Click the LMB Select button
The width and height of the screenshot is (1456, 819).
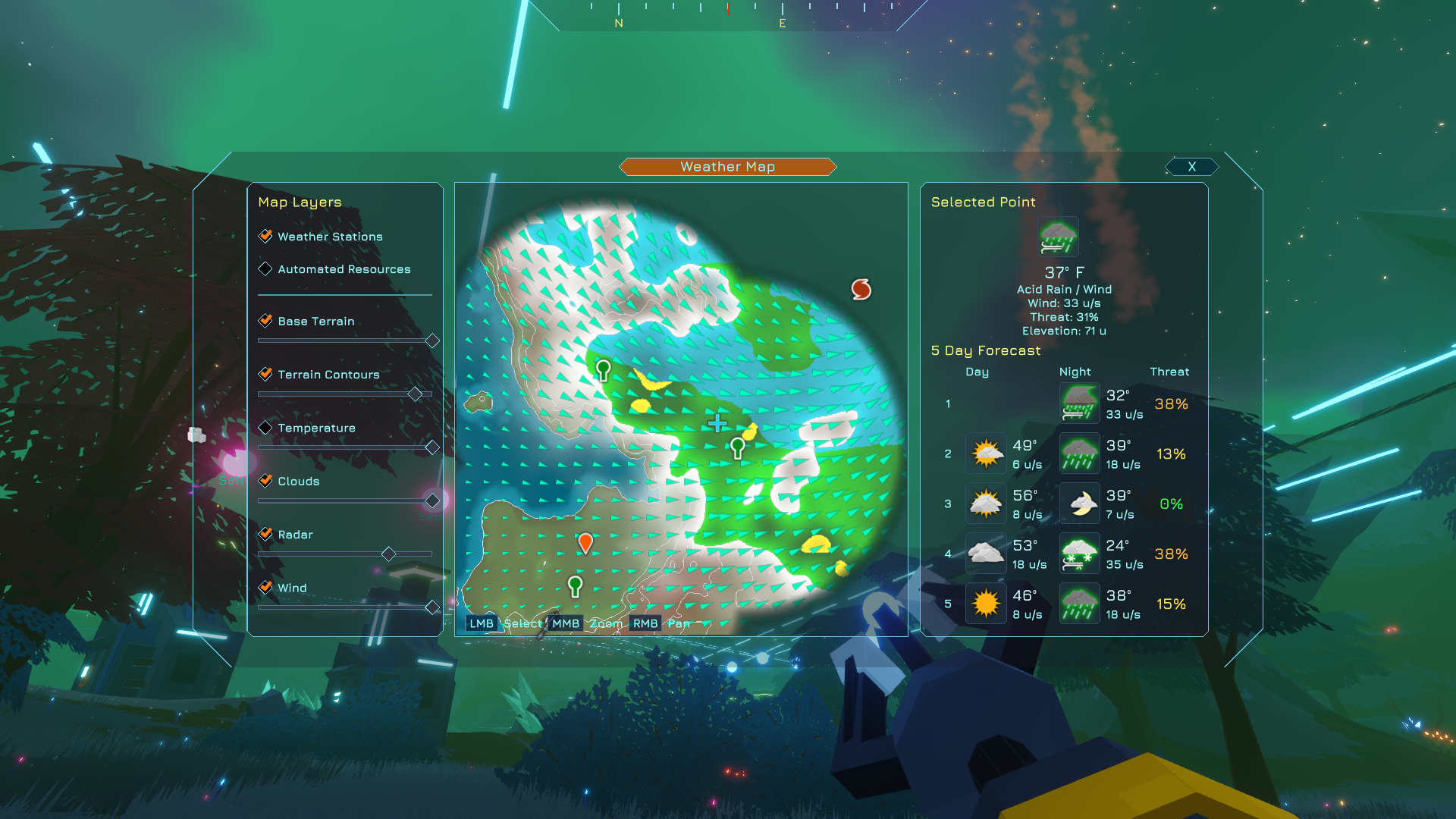tap(481, 623)
